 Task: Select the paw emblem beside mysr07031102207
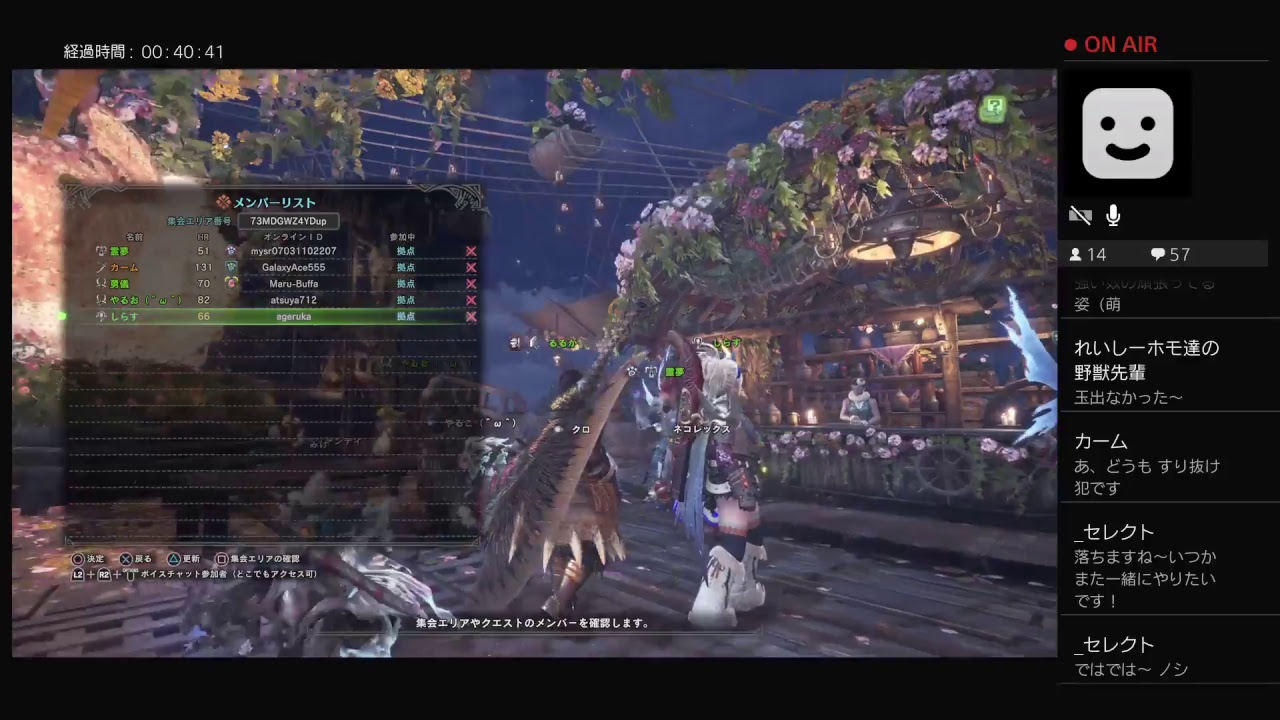[230, 251]
